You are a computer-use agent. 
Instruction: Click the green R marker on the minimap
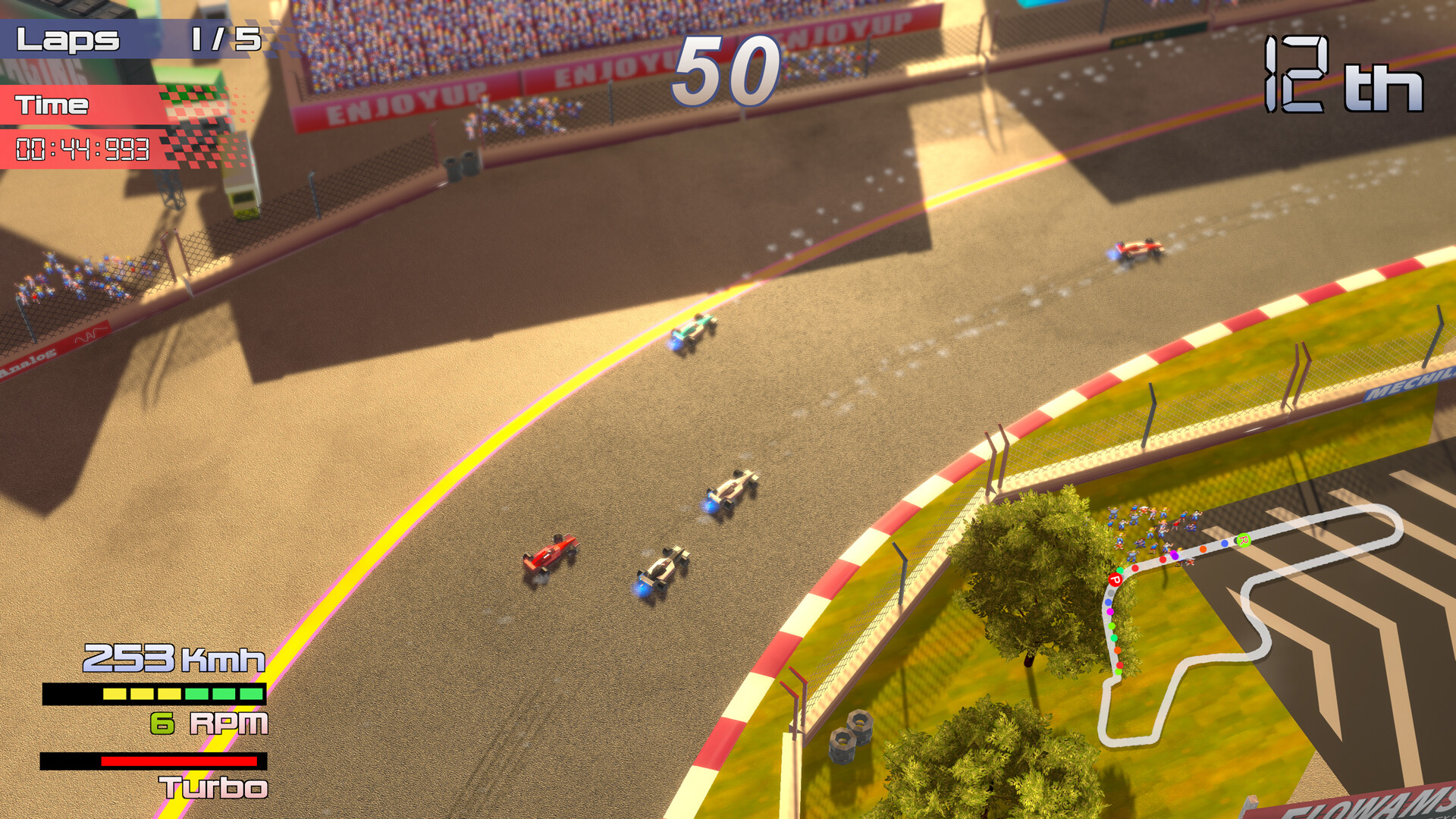click(1244, 540)
